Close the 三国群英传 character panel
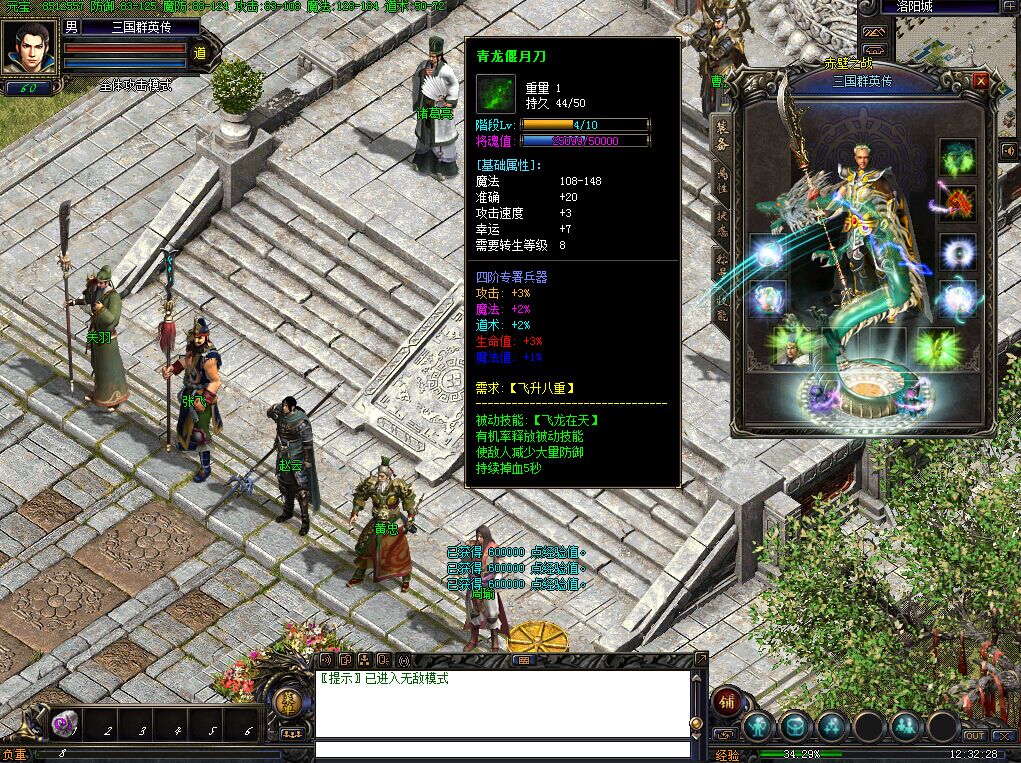This screenshot has width=1021, height=763. 980,80
